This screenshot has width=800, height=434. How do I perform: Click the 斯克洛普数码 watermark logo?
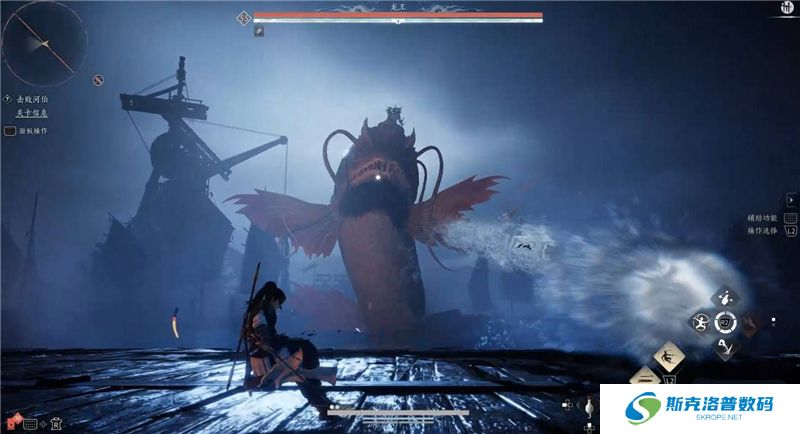click(x=699, y=409)
